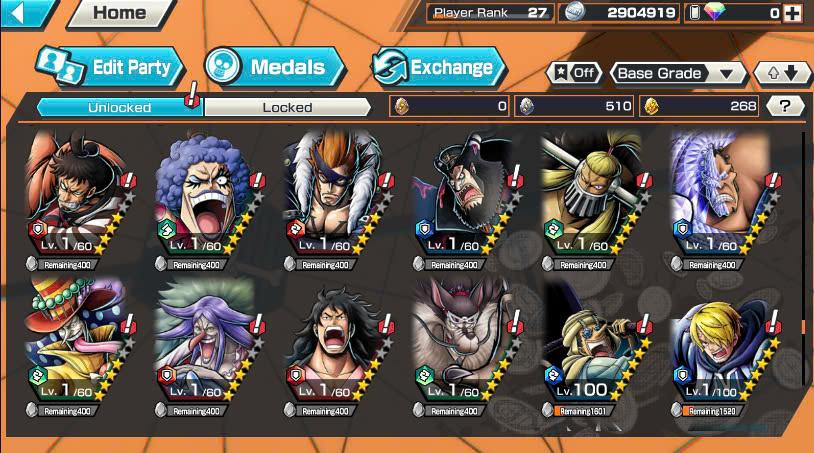Switch to the Locked characters tab
The height and width of the screenshot is (453, 814).
(287, 106)
